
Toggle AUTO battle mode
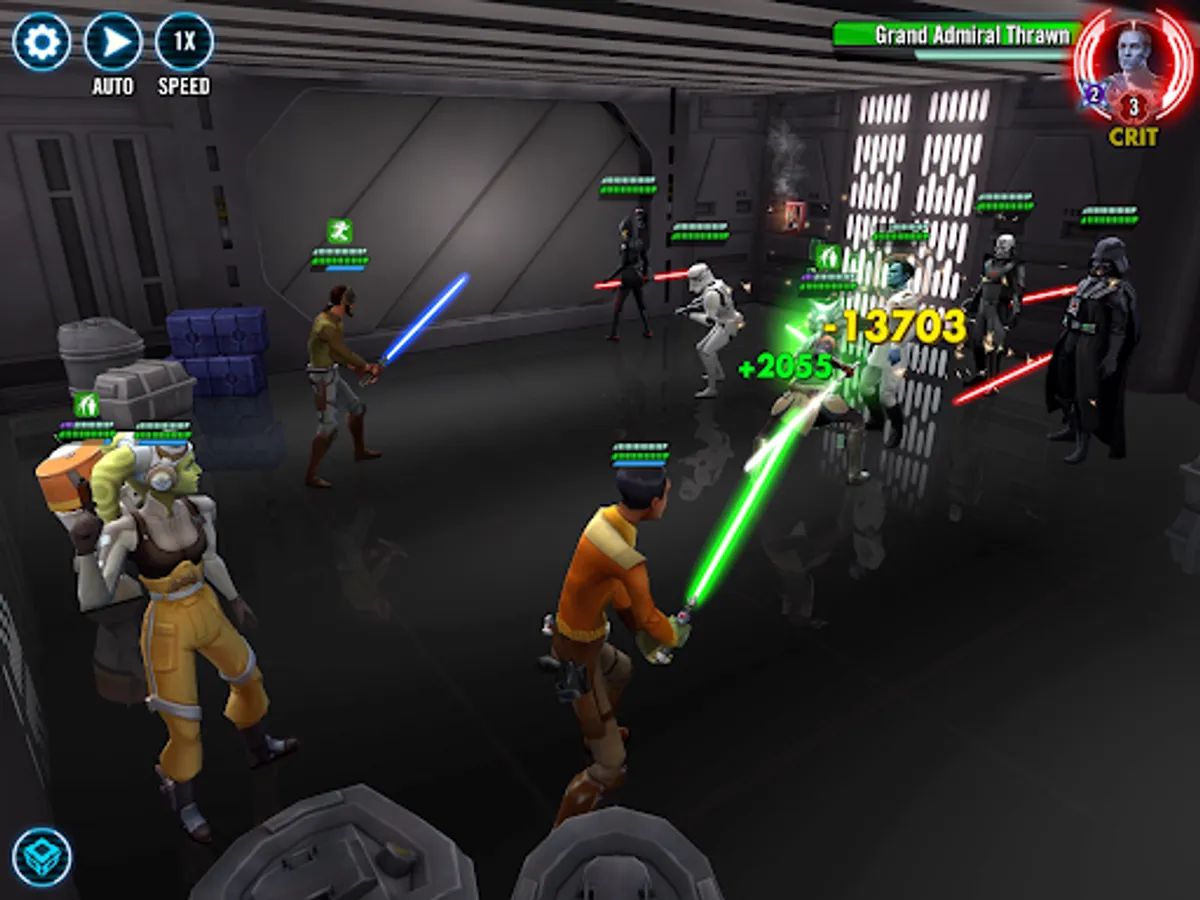coord(113,42)
